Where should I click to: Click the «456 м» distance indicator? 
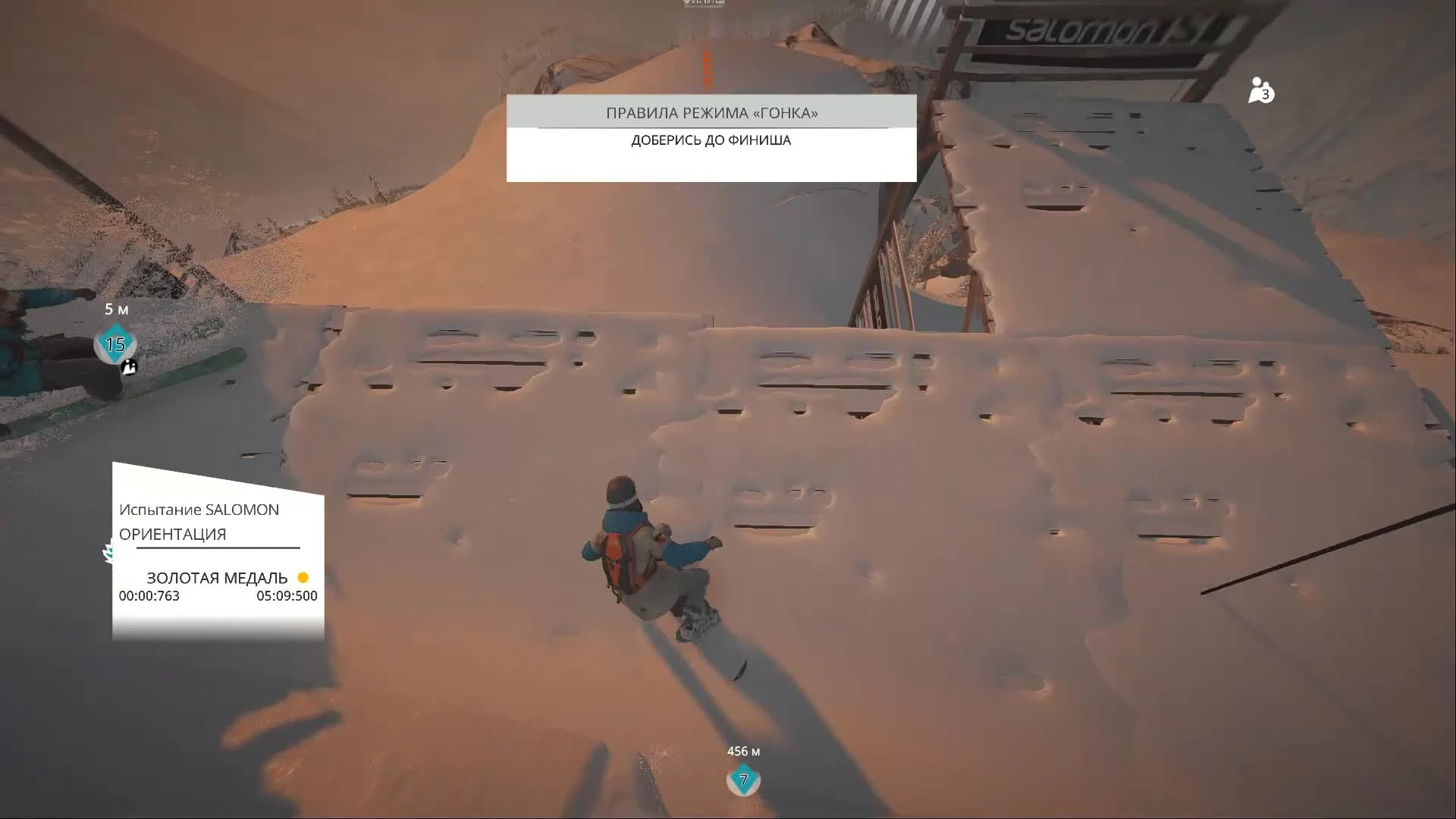click(x=743, y=752)
